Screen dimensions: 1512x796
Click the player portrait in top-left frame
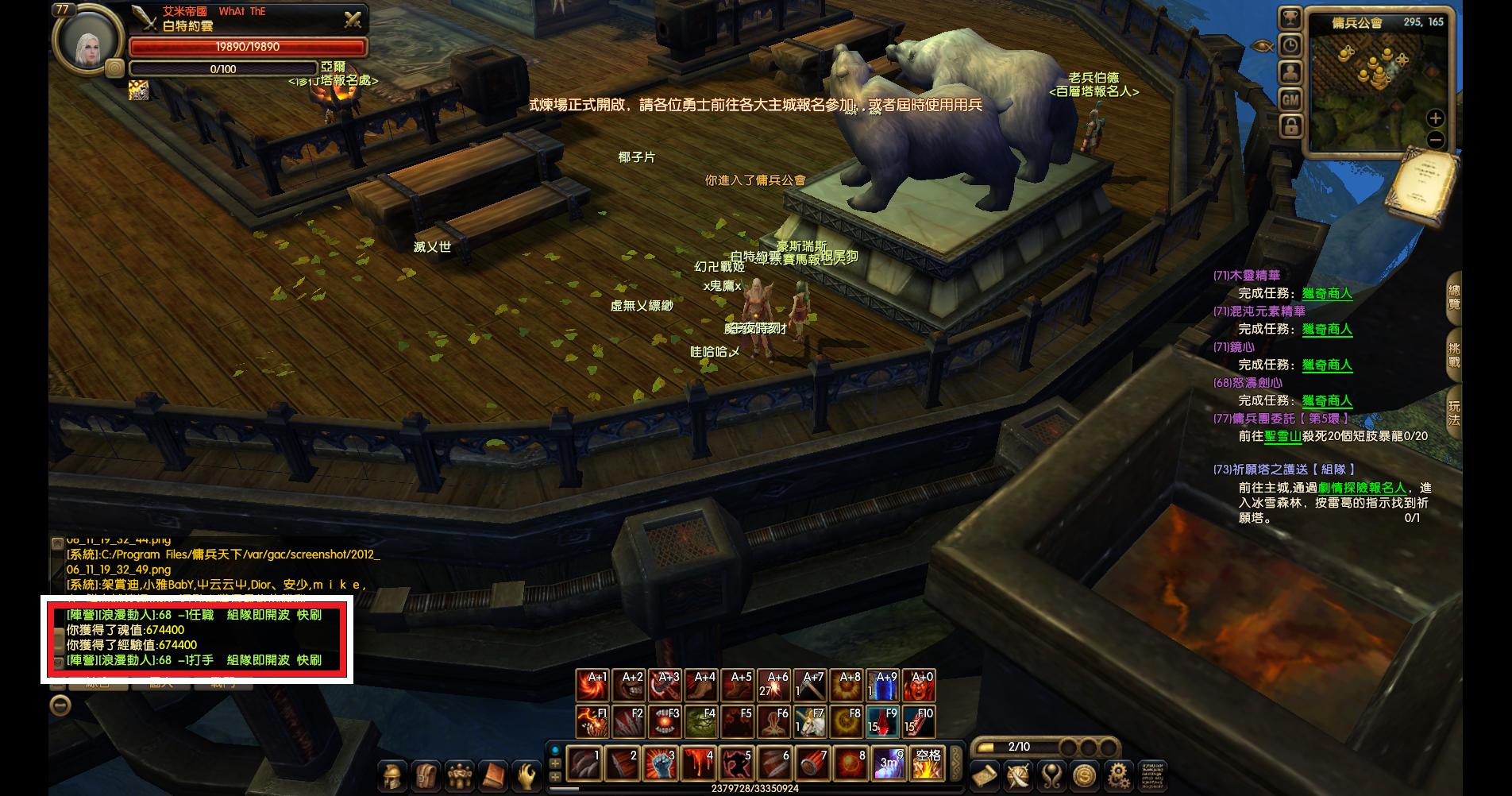(x=87, y=41)
